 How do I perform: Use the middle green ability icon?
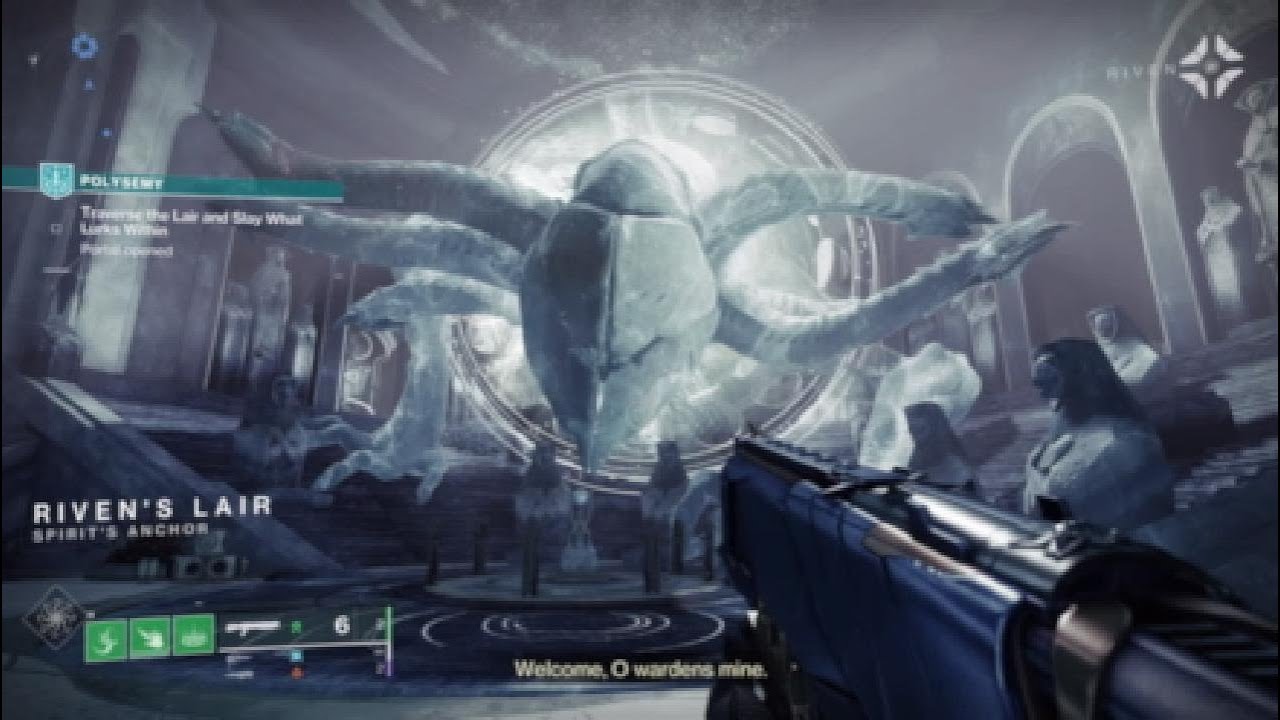coord(149,638)
